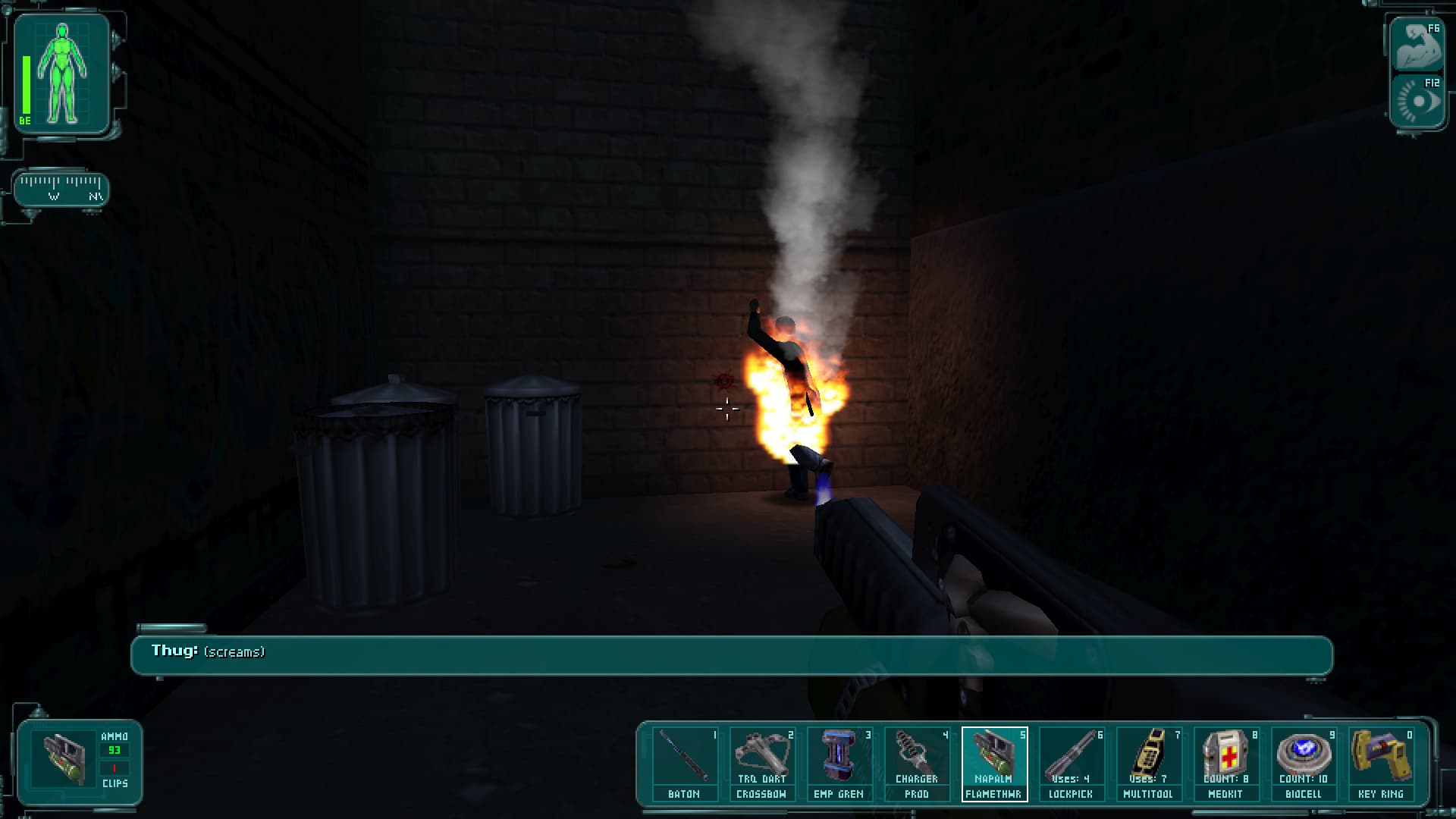Pick the Lockpick from the belt
This screenshot has height=819, width=1456.
(x=1071, y=763)
